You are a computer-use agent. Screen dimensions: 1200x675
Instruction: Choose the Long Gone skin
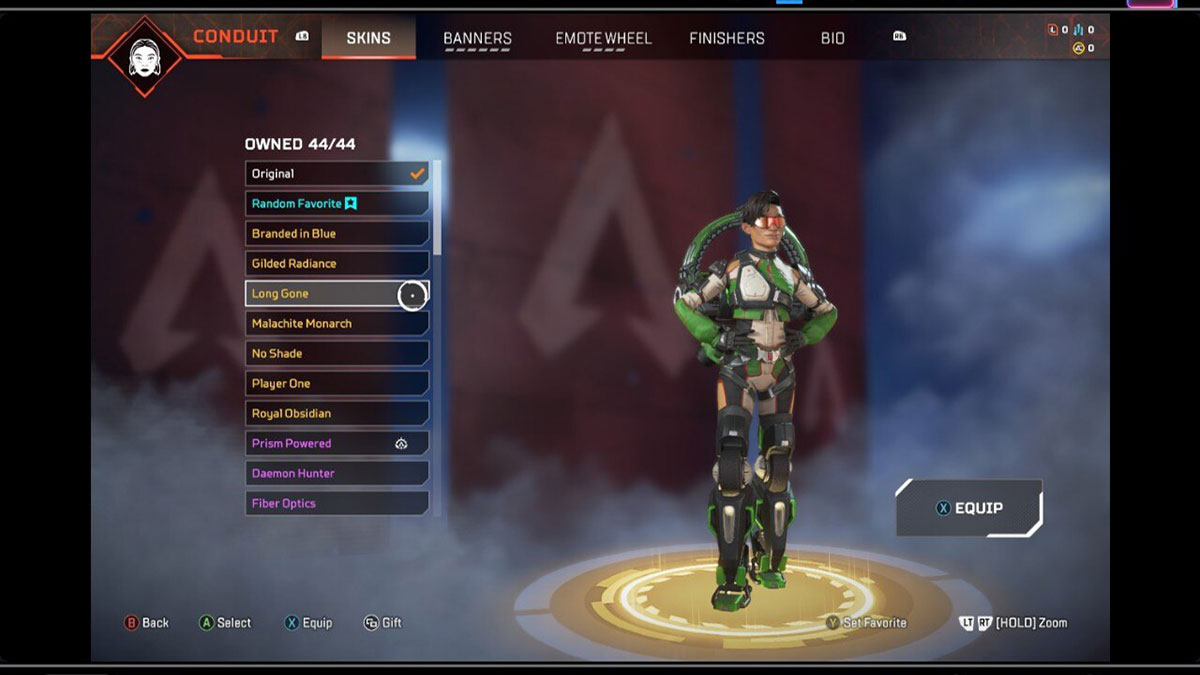tap(320, 294)
